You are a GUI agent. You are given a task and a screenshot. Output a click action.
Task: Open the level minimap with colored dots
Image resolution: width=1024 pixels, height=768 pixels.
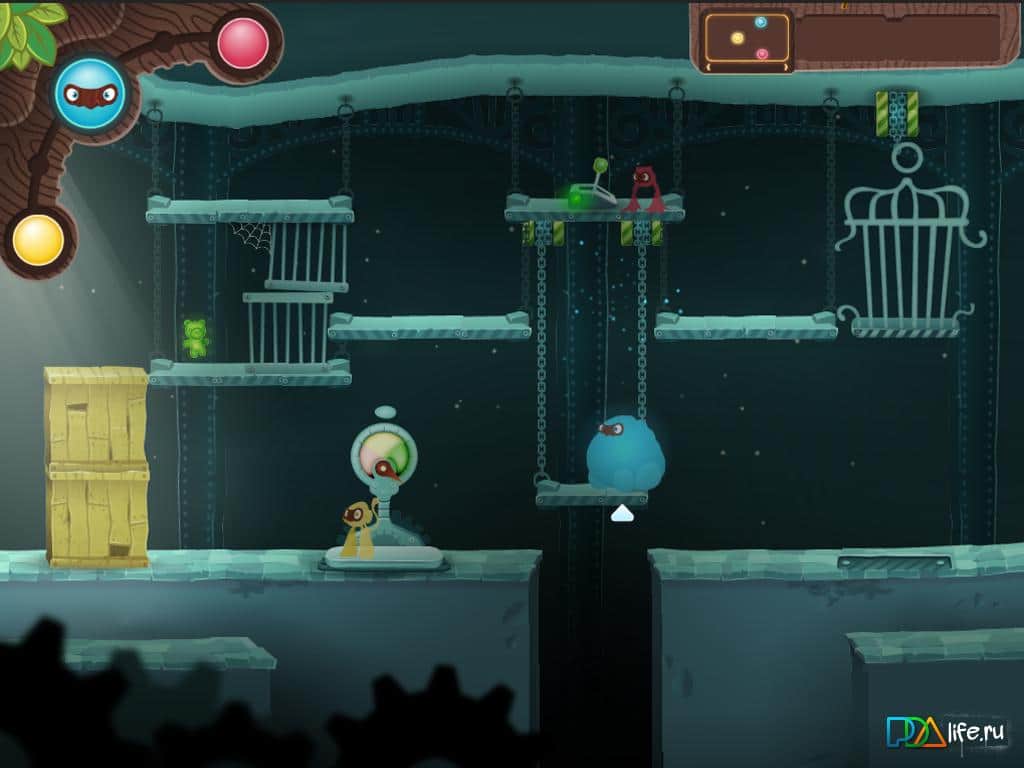tap(747, 38)
